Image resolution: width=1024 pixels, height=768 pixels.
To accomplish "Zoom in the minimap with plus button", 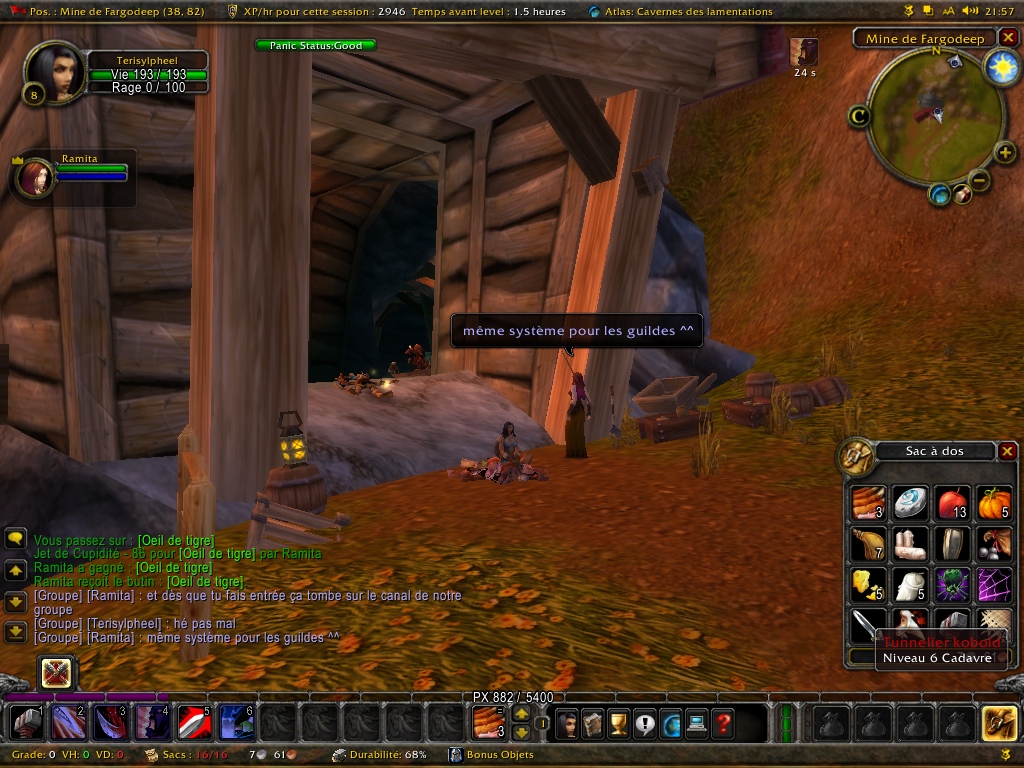I will click(1005, 153).
